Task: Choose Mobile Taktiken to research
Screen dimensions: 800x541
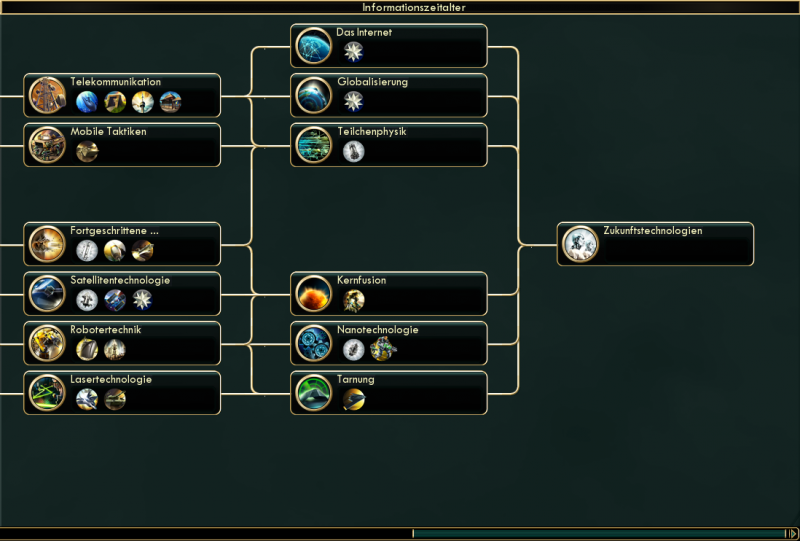Action: [x=122, y=144]
